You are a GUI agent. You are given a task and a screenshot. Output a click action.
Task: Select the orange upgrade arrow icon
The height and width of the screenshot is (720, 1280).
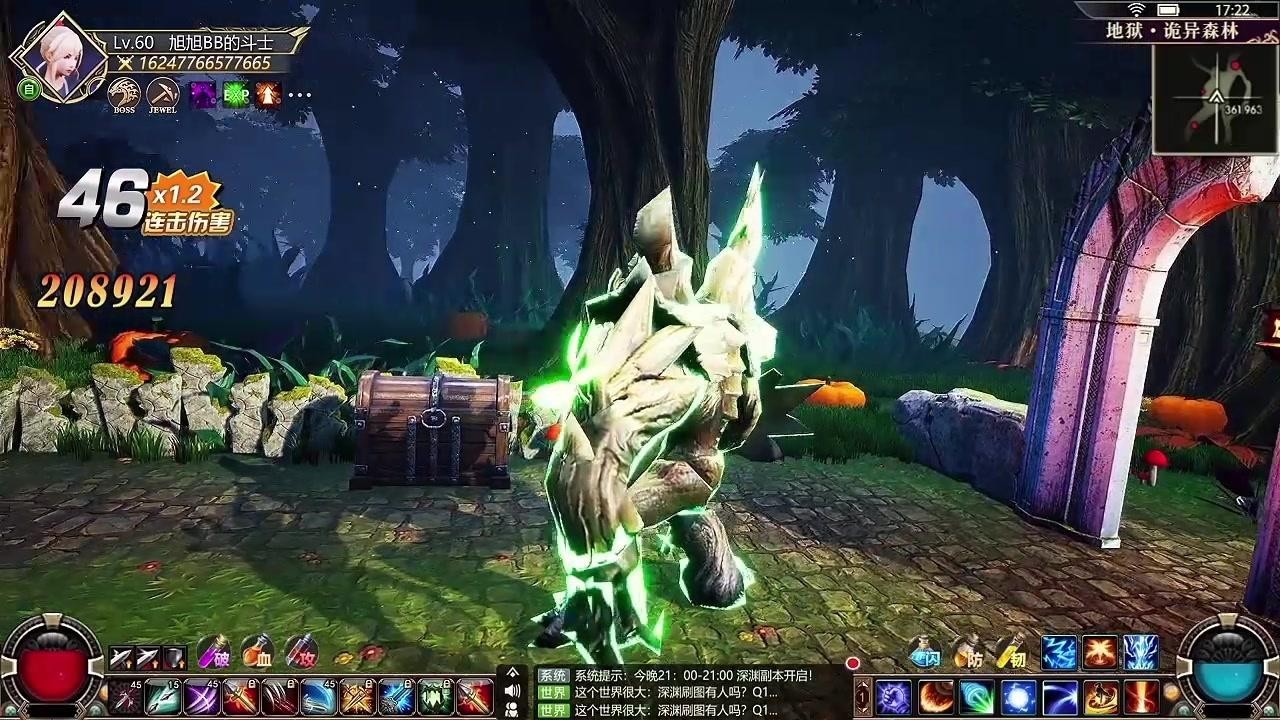pyautogui.click(x=268, y=93)
